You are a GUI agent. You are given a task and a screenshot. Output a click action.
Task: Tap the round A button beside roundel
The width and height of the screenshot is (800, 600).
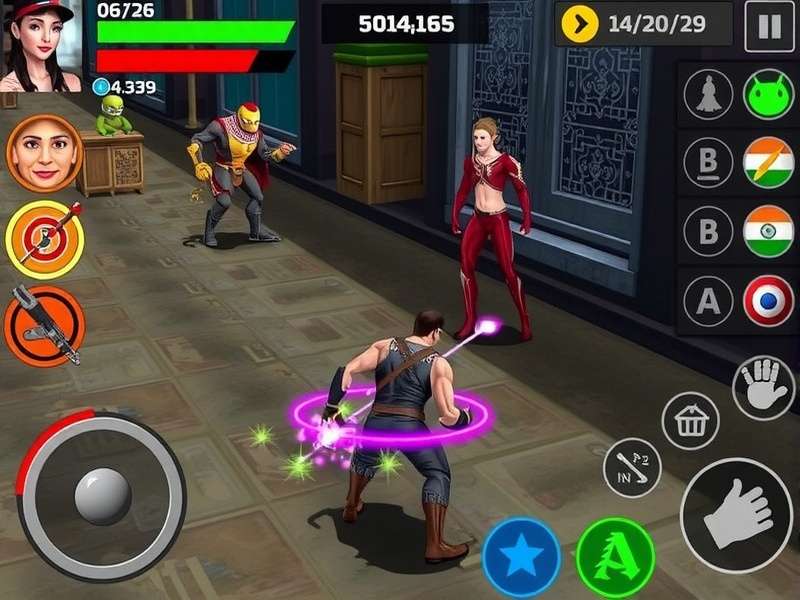tap(708, 301)
